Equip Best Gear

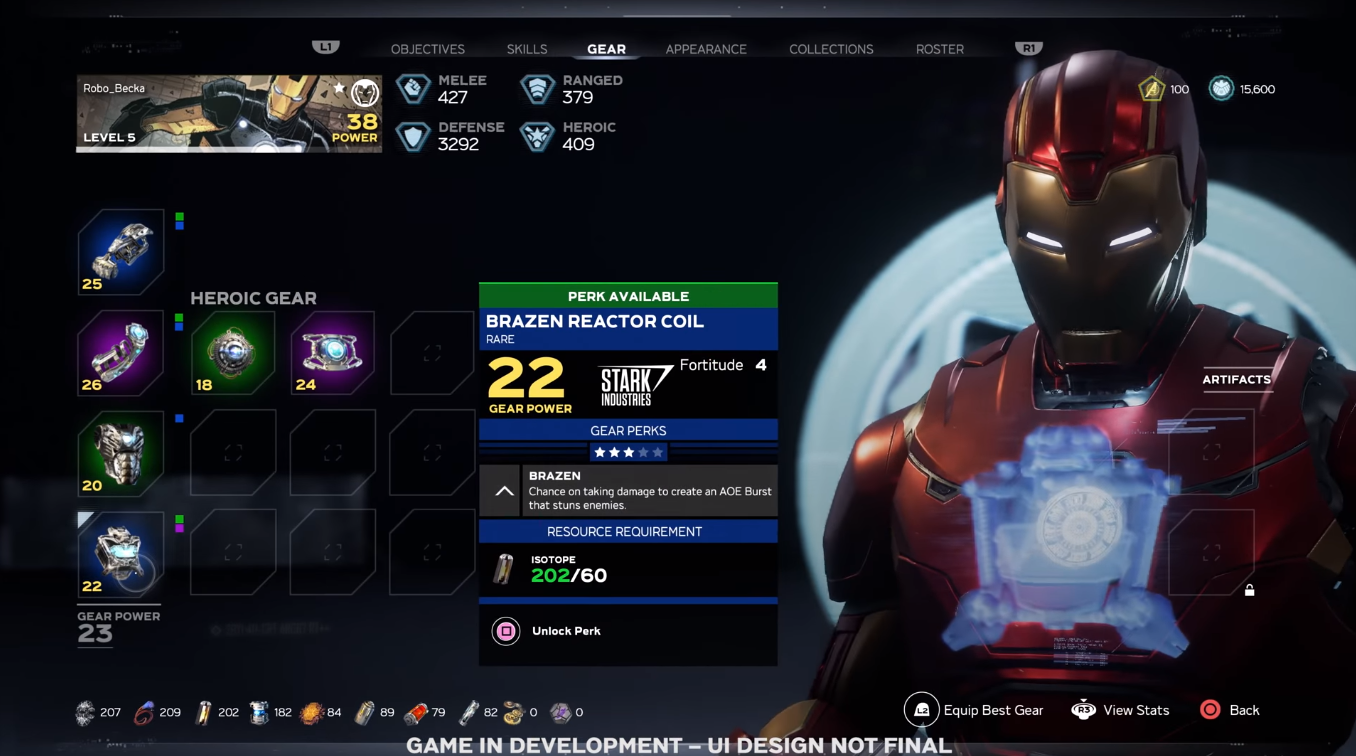pos(974,710)
